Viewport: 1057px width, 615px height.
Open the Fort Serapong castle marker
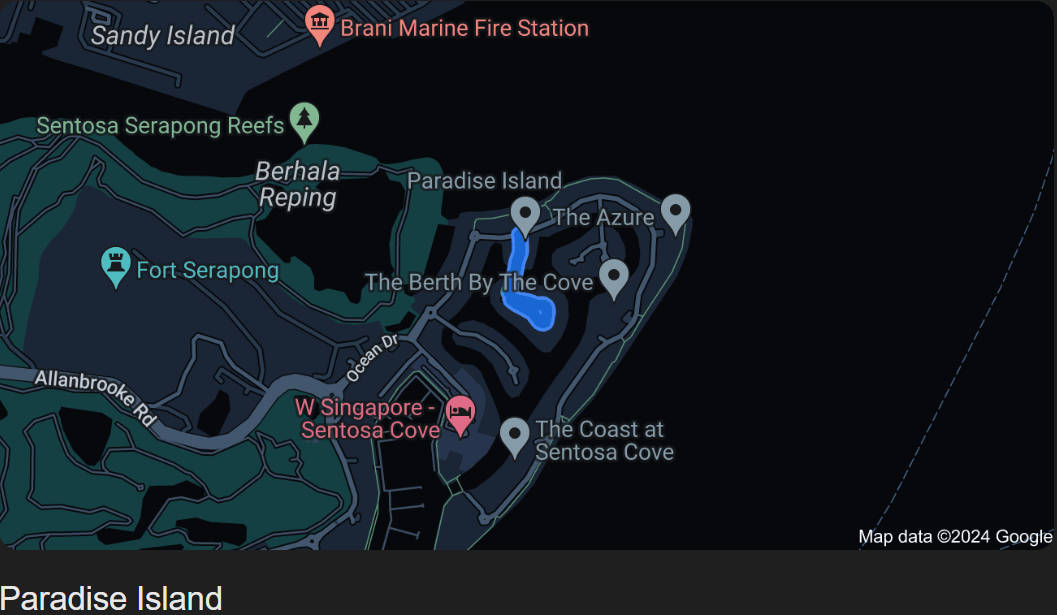[x=117, y=266]
